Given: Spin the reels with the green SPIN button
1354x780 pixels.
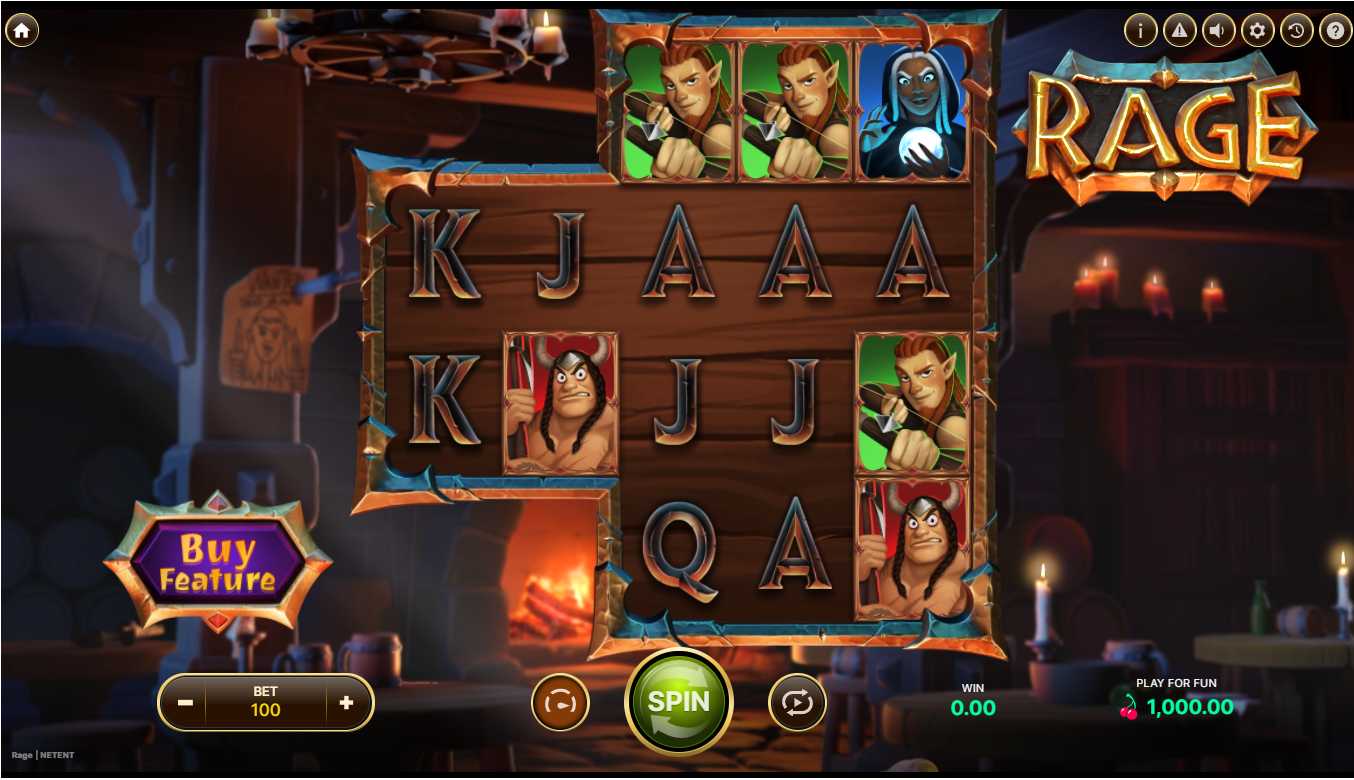Looking at the screenshot, I should pyautogui.click(x=679, y=701).
